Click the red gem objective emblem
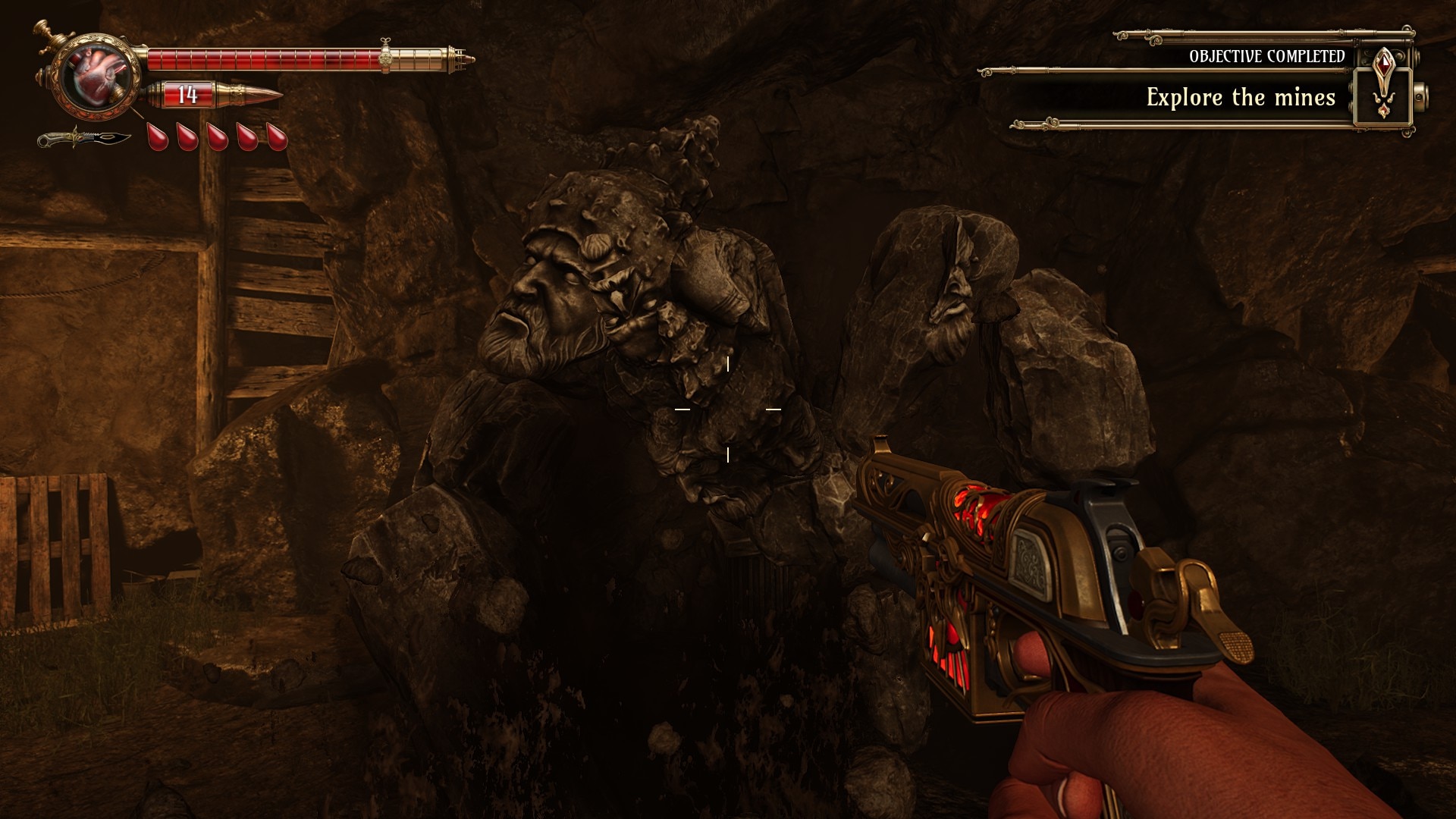The width and height of the screenshot is (1456, 819). pyautogui.click(x=1385, y=83)
